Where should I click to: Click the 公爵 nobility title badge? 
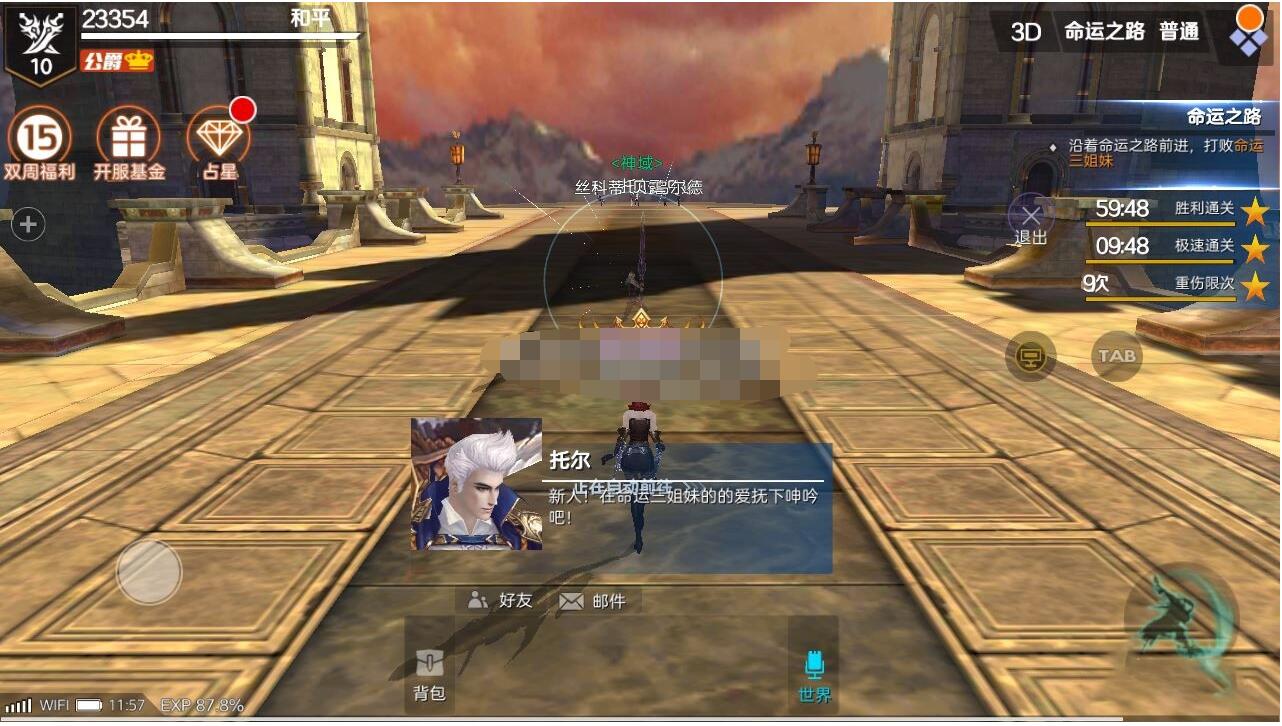coord(117,60)
